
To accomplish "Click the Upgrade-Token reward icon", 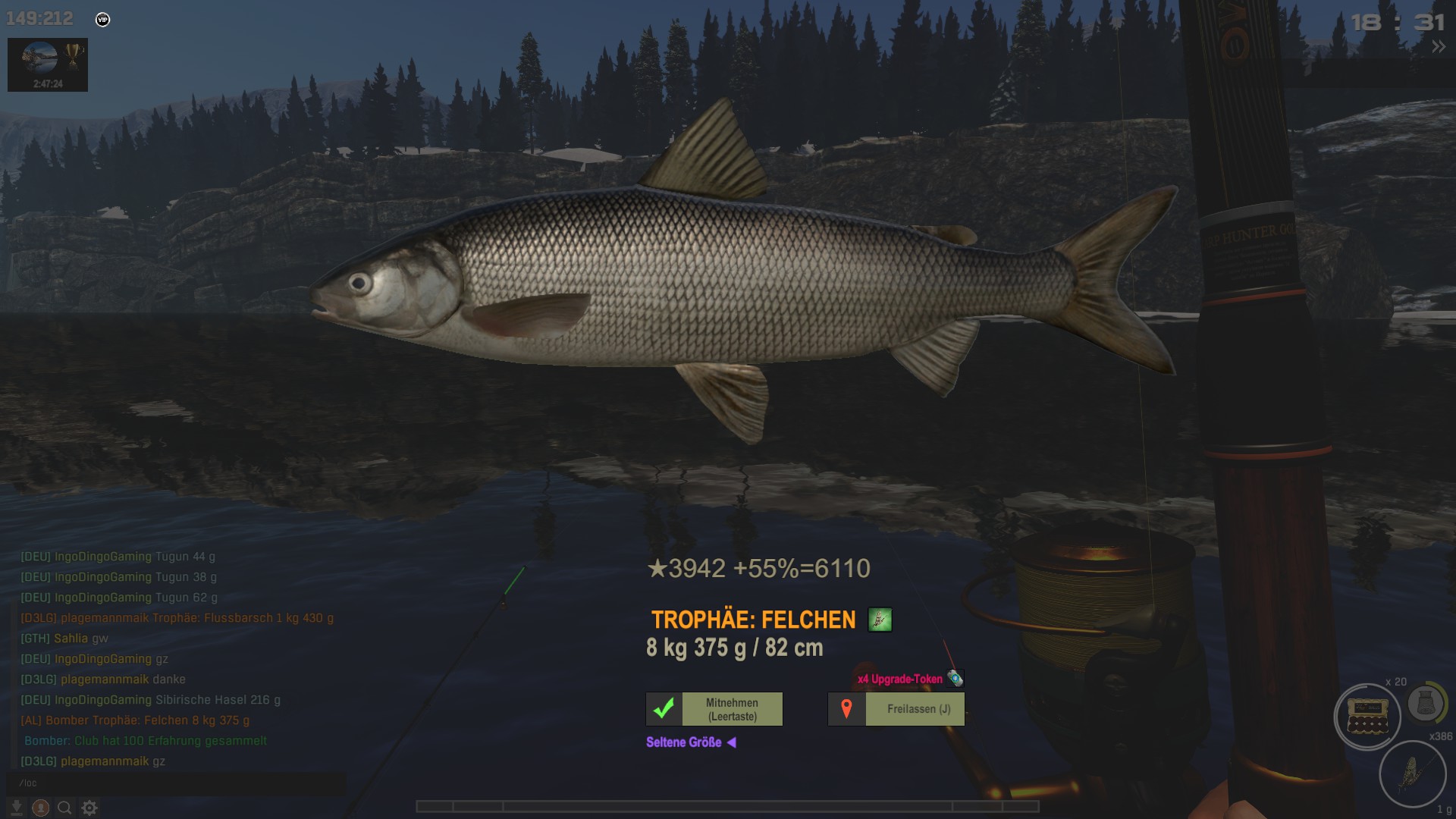I will [x=955, y=679].
